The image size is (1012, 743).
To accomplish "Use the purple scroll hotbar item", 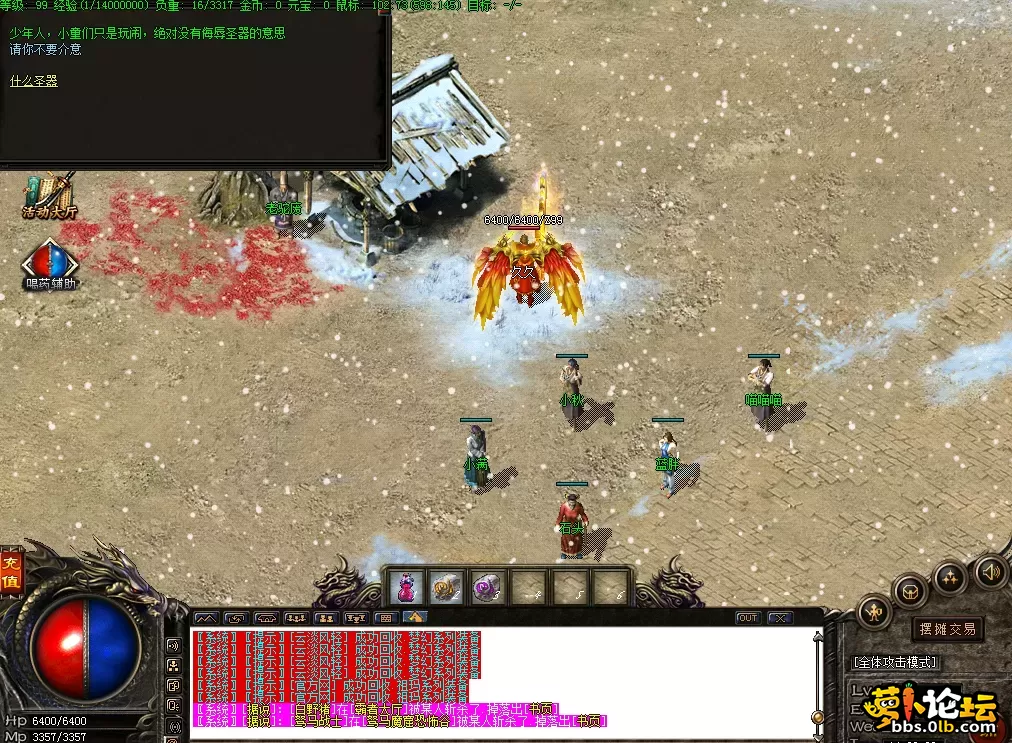I will (487, 586).
